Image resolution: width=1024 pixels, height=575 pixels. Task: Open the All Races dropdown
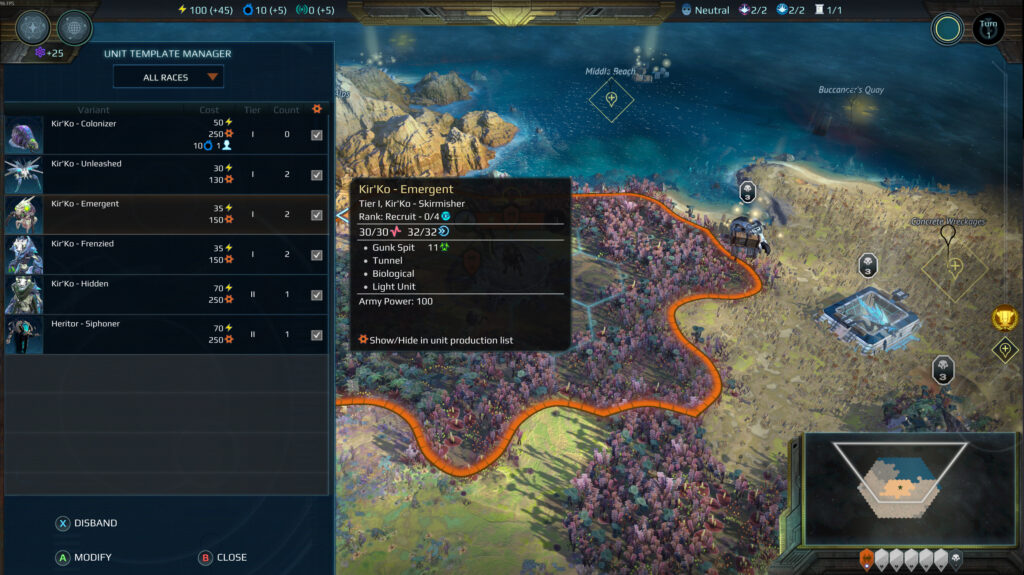click(168, 77)
